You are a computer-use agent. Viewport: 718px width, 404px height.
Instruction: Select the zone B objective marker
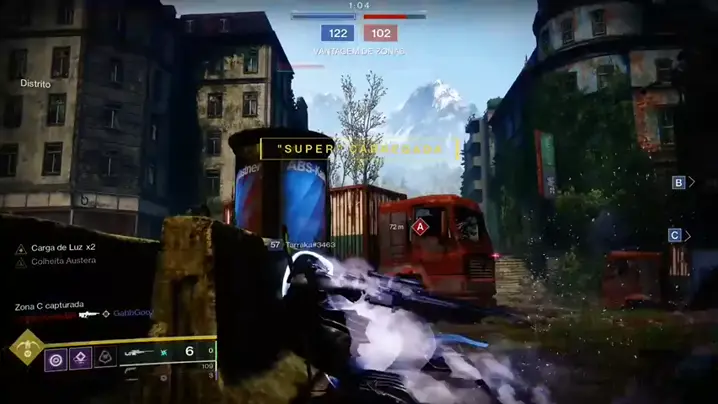tap(678, 182)
